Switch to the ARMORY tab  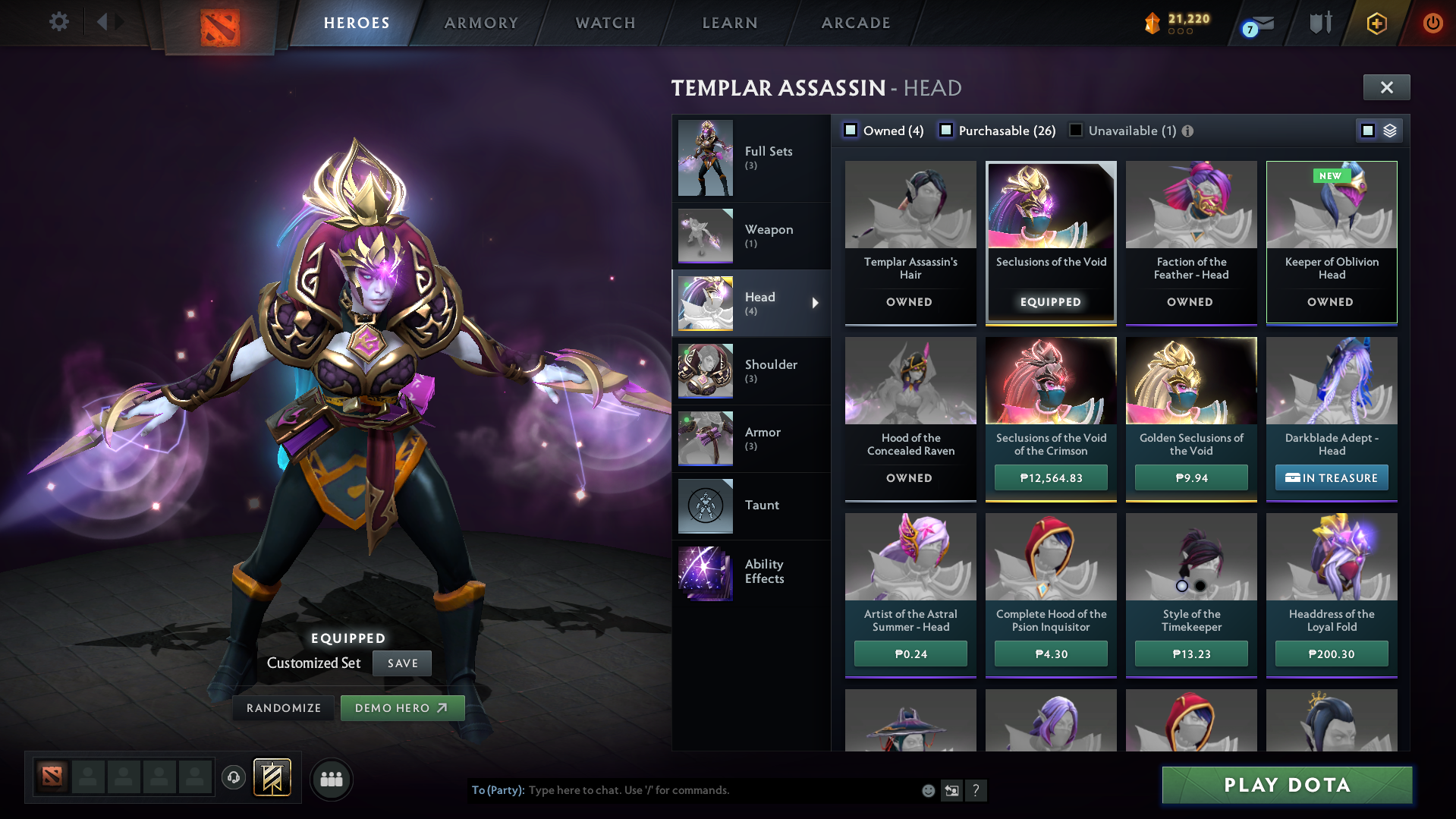coord(481,23)
